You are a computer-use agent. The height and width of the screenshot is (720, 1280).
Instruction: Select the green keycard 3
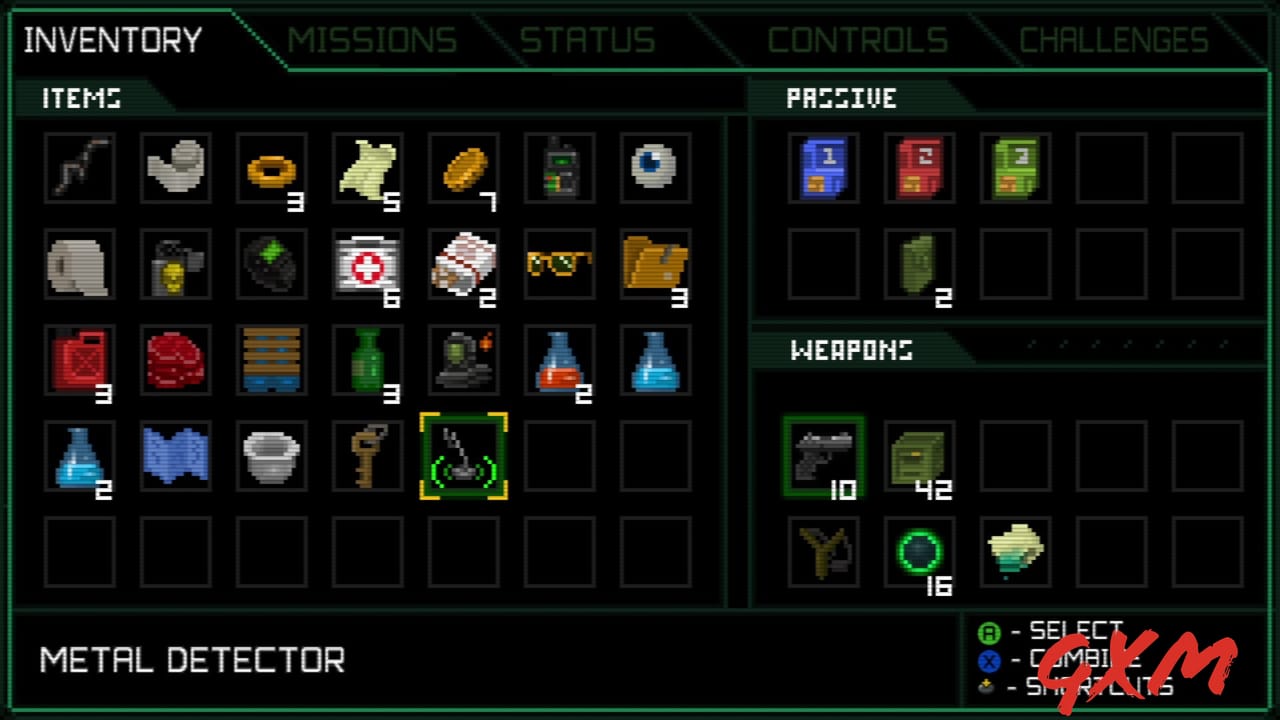coord(1015,168)
